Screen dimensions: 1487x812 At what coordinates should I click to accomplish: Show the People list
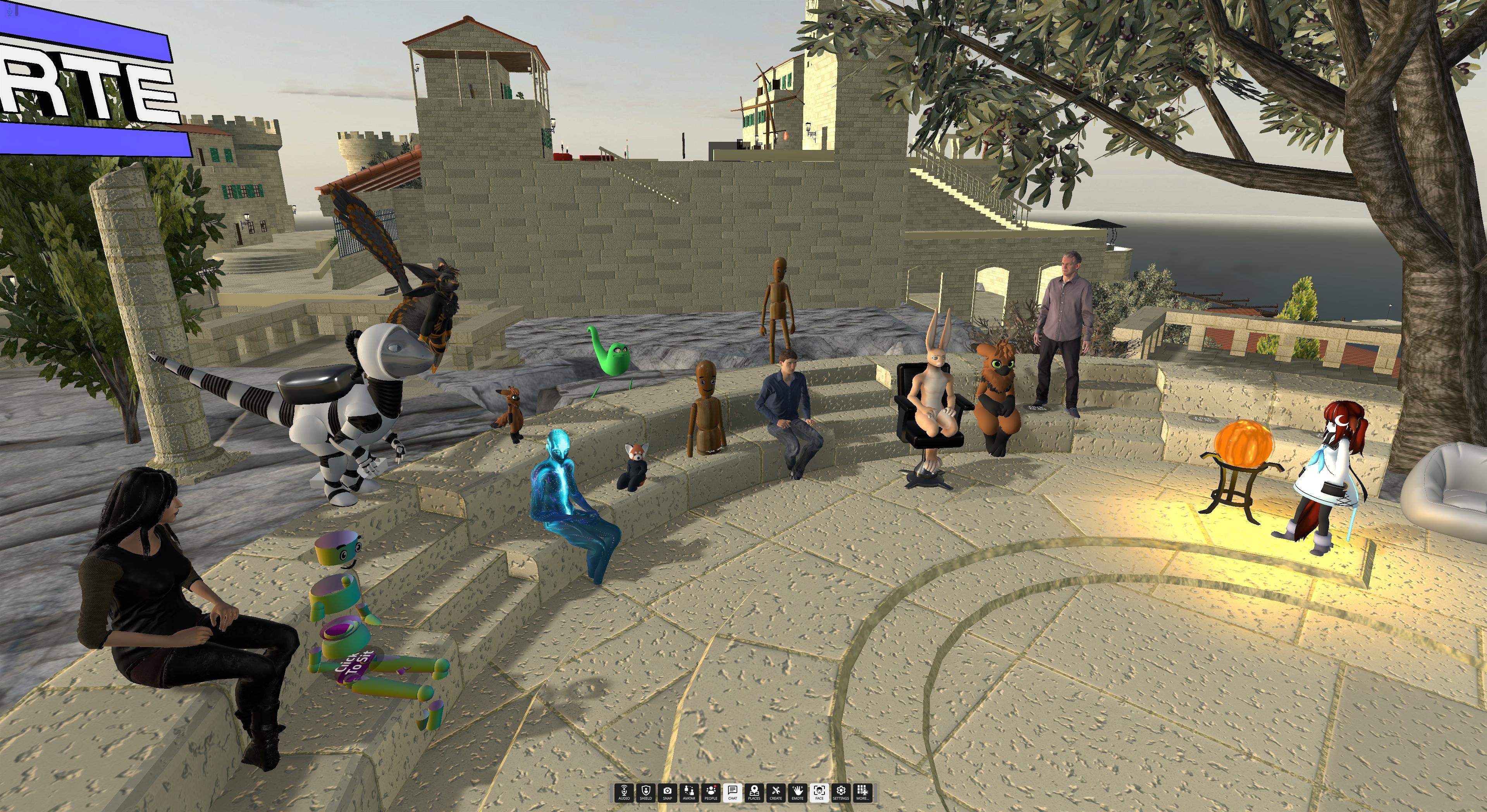(x=711, y=792)
